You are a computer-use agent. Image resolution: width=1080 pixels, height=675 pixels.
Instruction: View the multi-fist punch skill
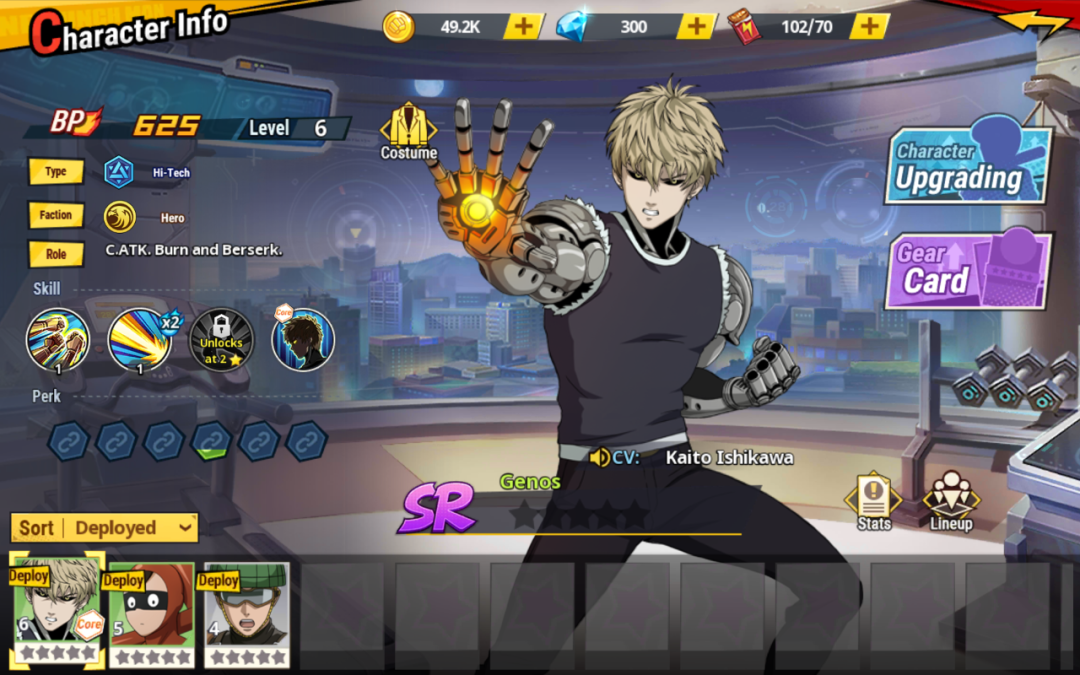tap(58, 340)
